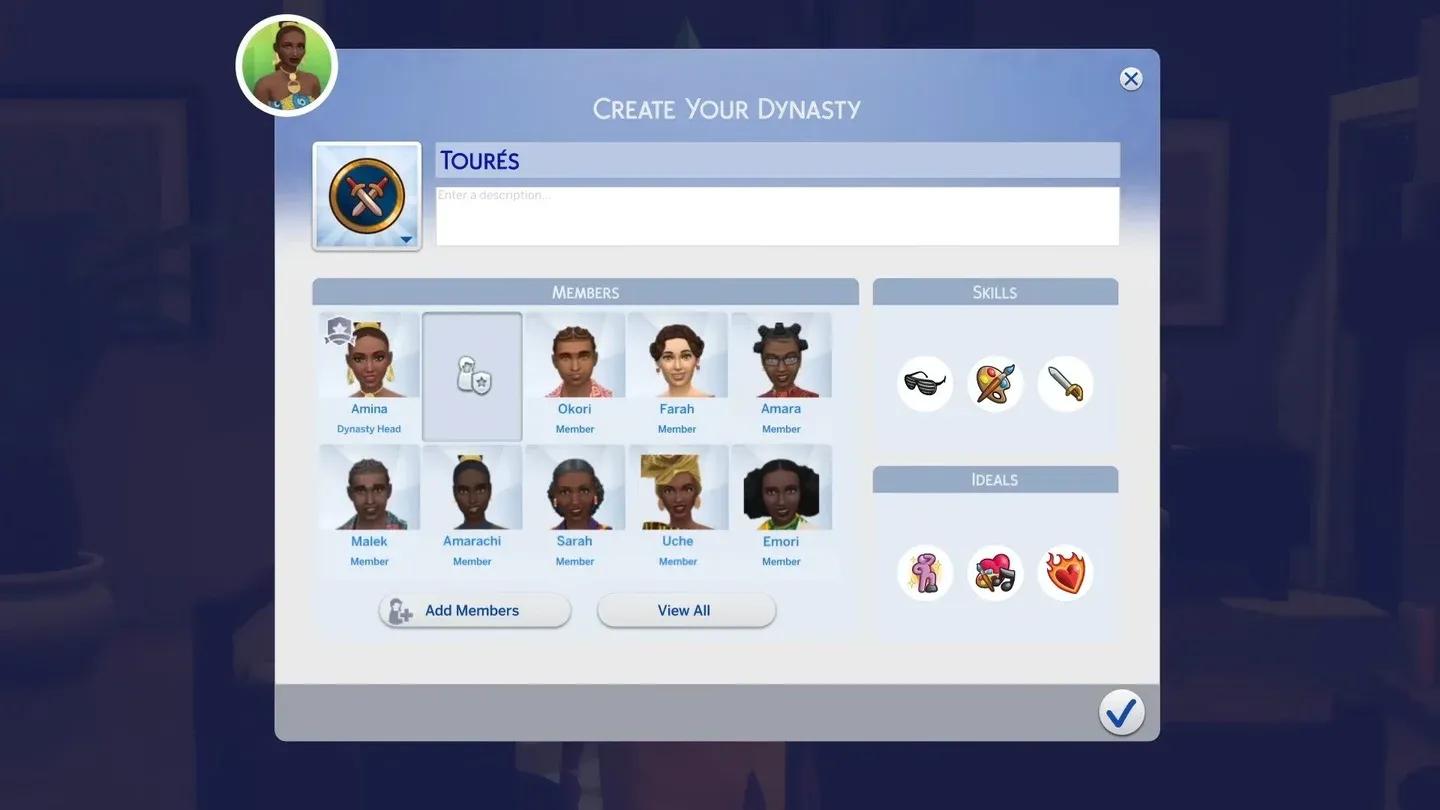Viewport: 1440px width, 810px height.
Task: Select the flaming heart ideal icon
Action: [1065, 573]
